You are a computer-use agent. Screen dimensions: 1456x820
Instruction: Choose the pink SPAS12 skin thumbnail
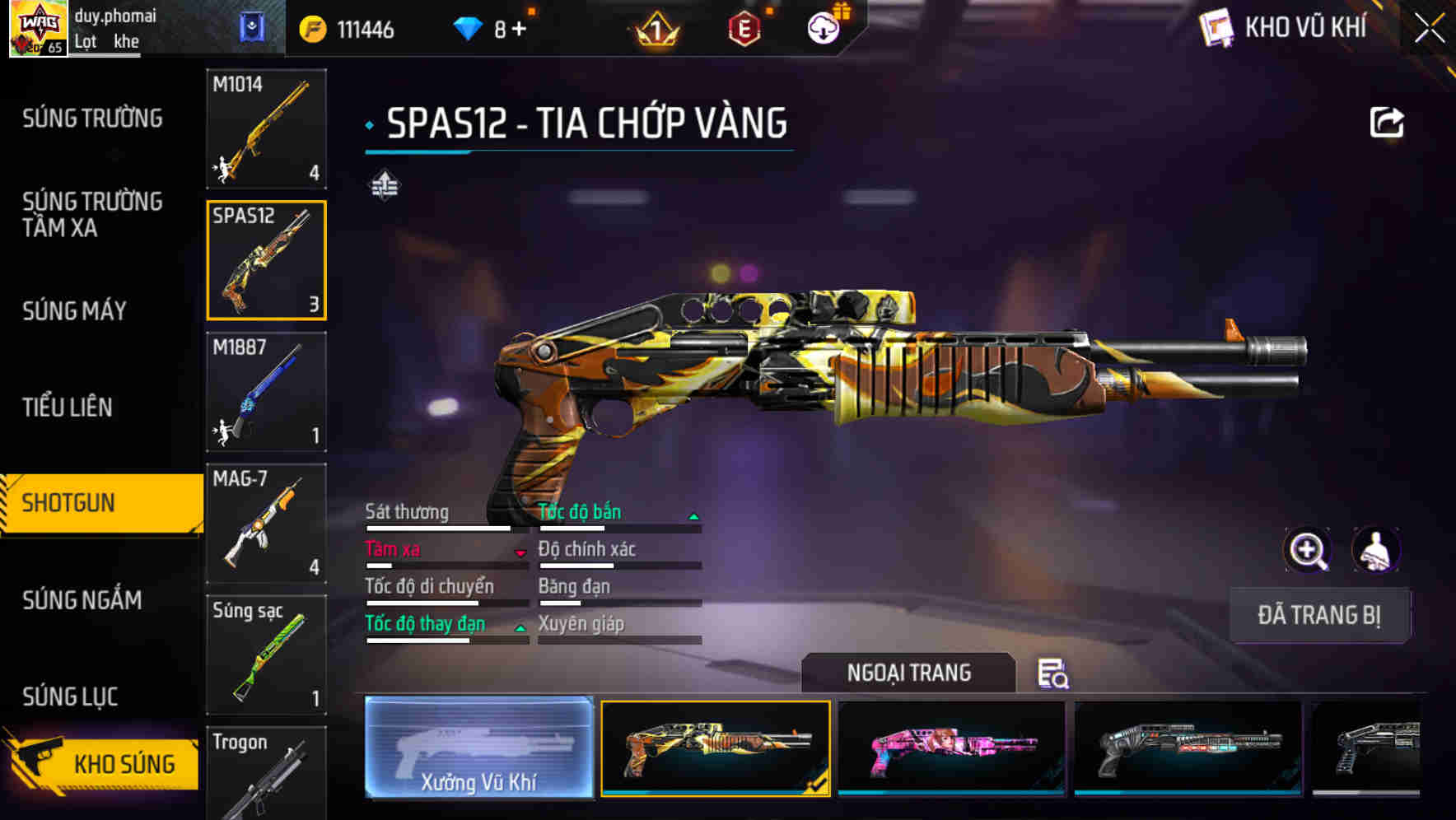(951, 748)
